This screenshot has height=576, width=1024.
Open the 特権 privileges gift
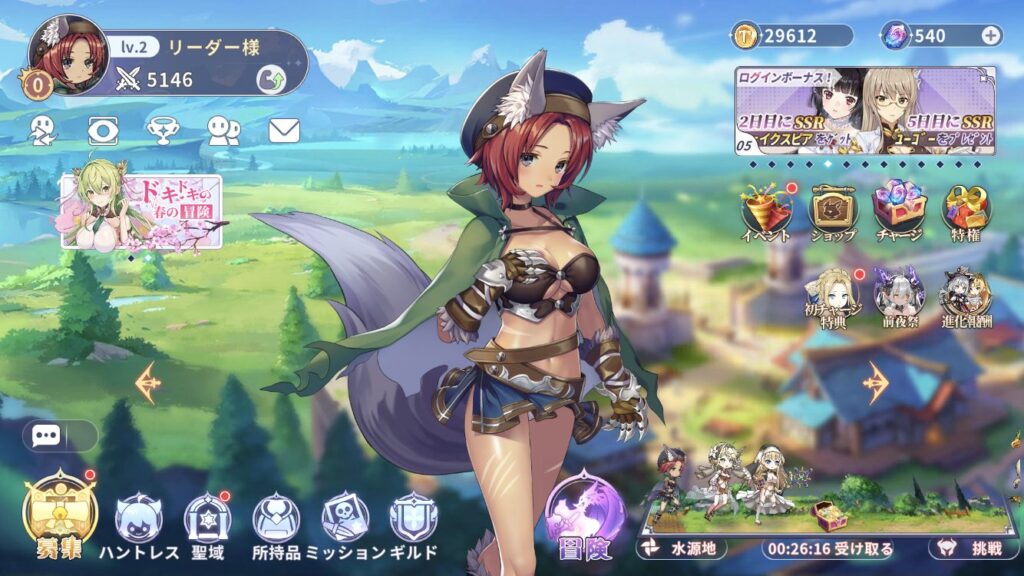tap(965, 212)
